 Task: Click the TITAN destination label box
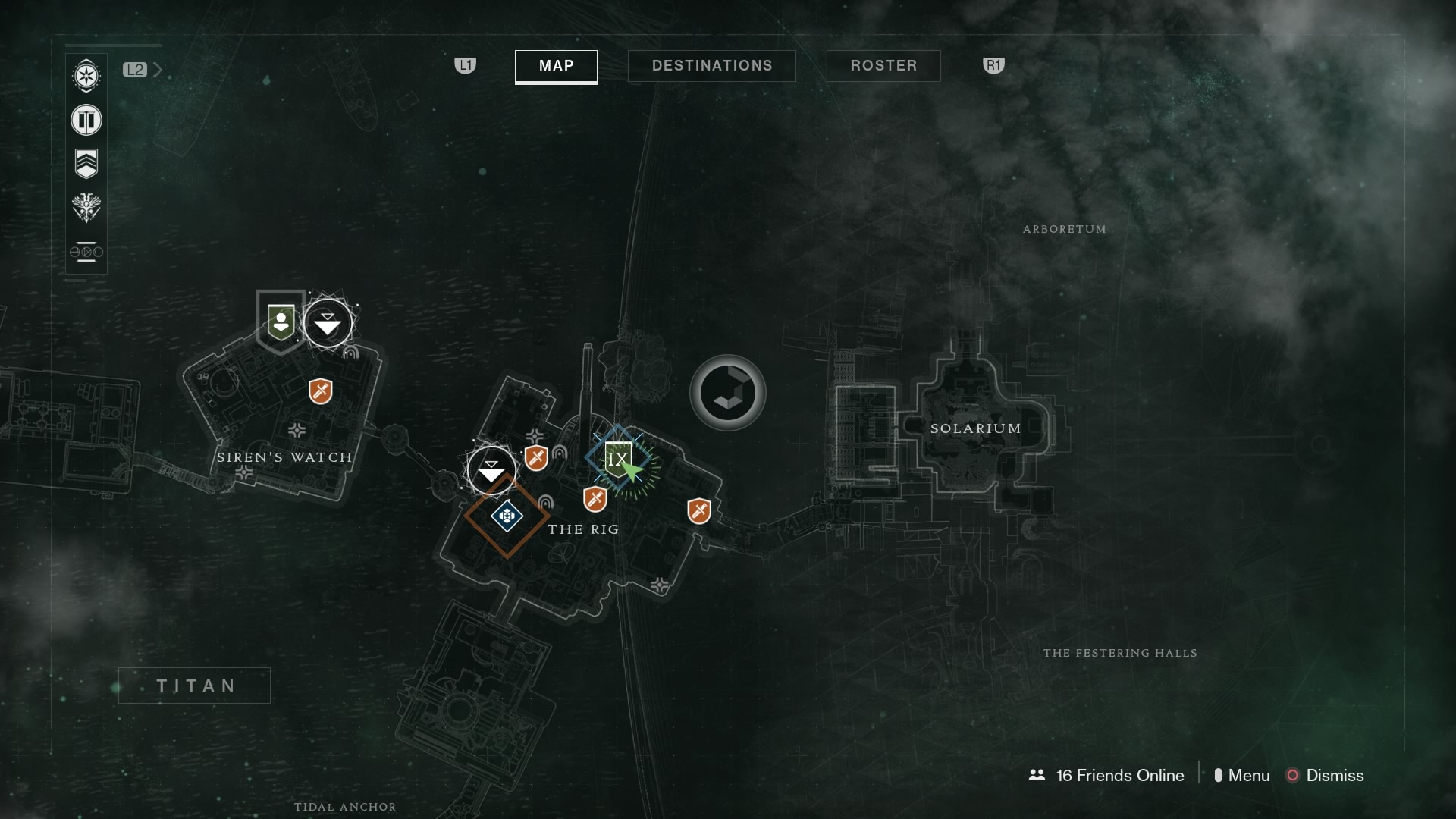[x=194, y=686]
